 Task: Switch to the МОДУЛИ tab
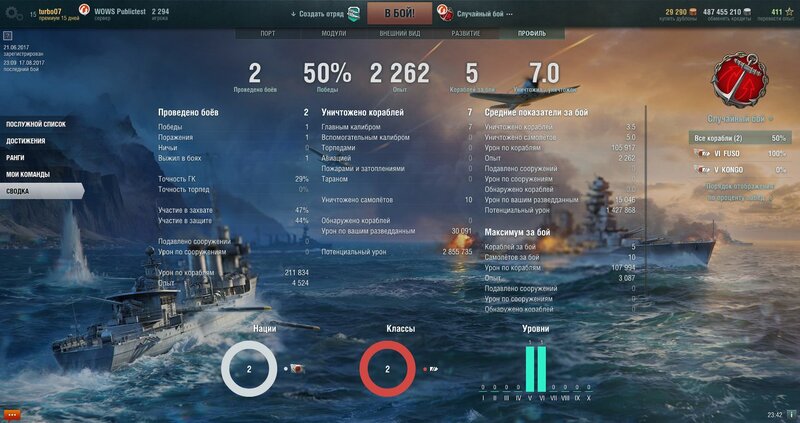[x=333, y=33]
